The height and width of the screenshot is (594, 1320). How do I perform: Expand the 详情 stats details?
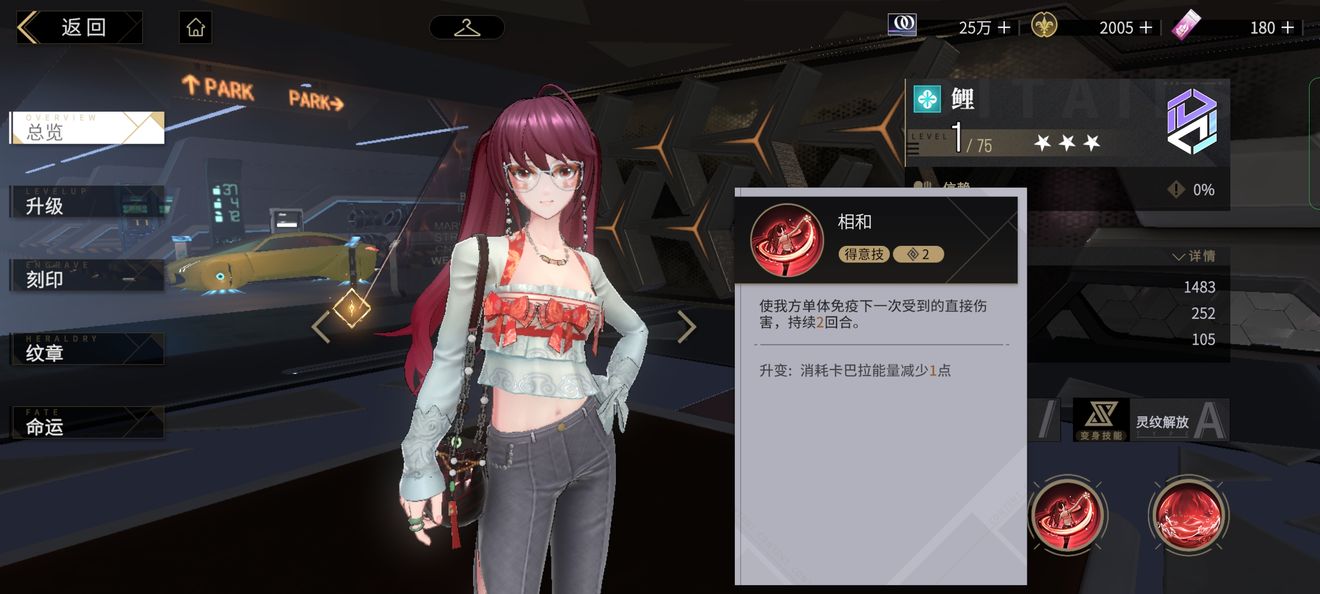point(1193,257)
